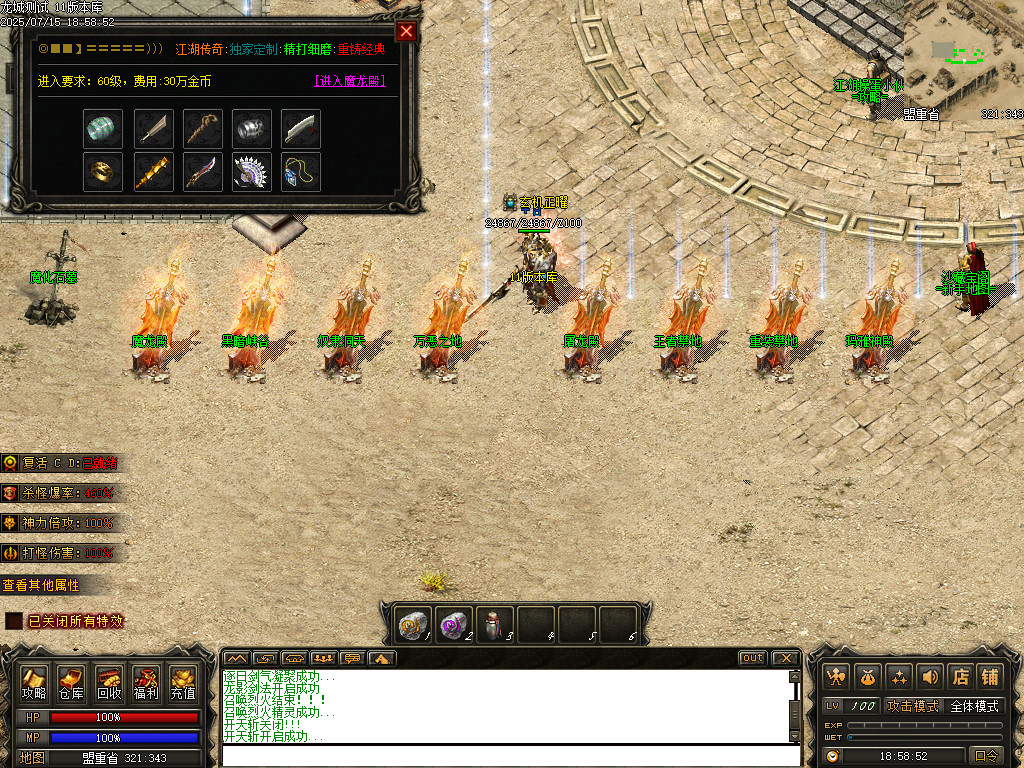The width and height of the screenshot is (1024, 768).
Task: Click the 进入魔龙殿 entry link
Action: (349, 81)
